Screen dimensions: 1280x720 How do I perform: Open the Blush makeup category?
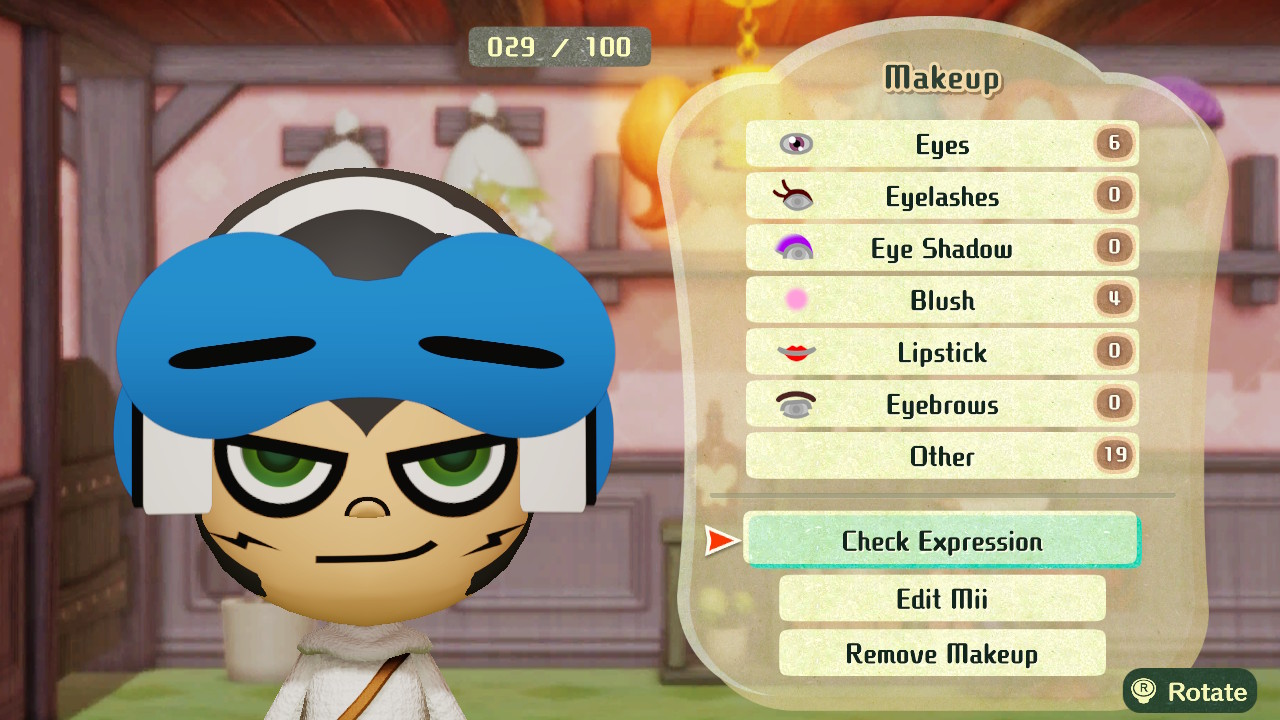tap(941, 300)
